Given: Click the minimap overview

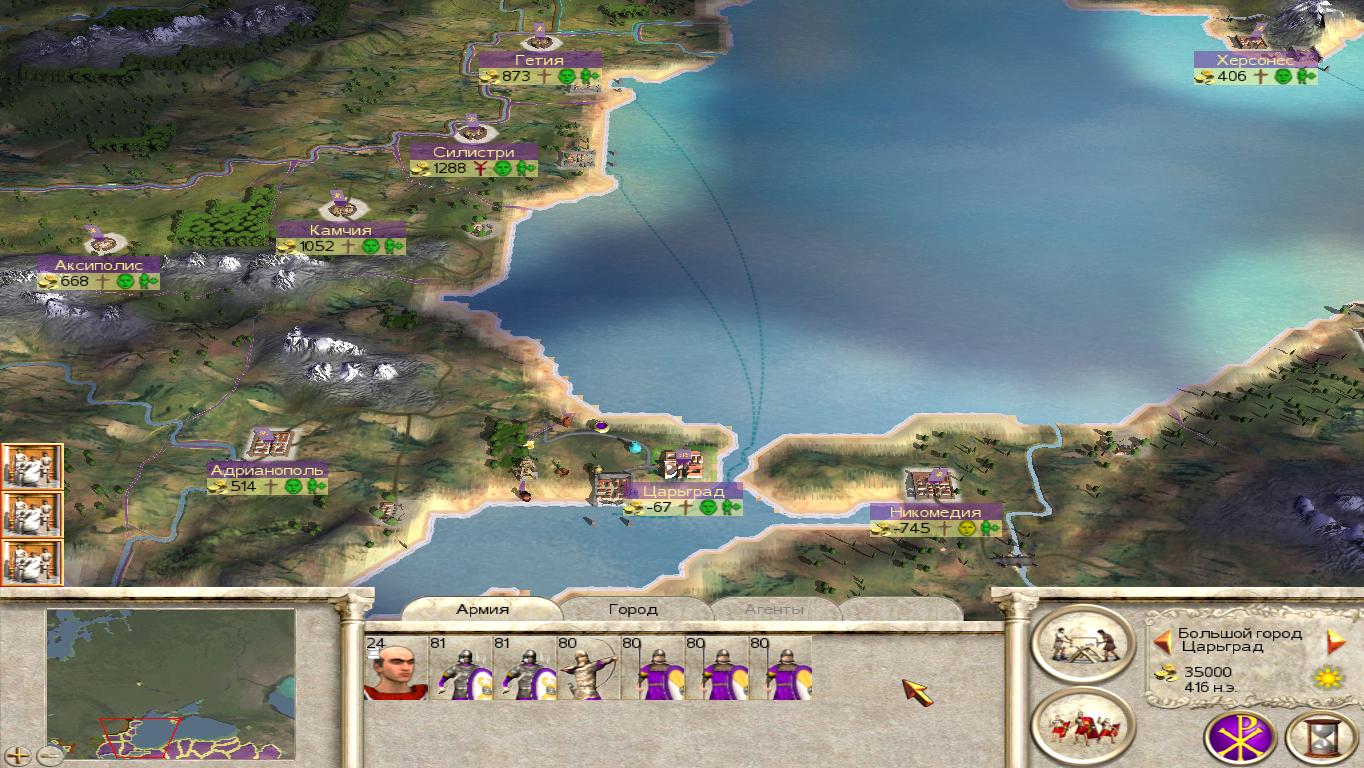Looking at the screenshot, I should click(170, 683).
